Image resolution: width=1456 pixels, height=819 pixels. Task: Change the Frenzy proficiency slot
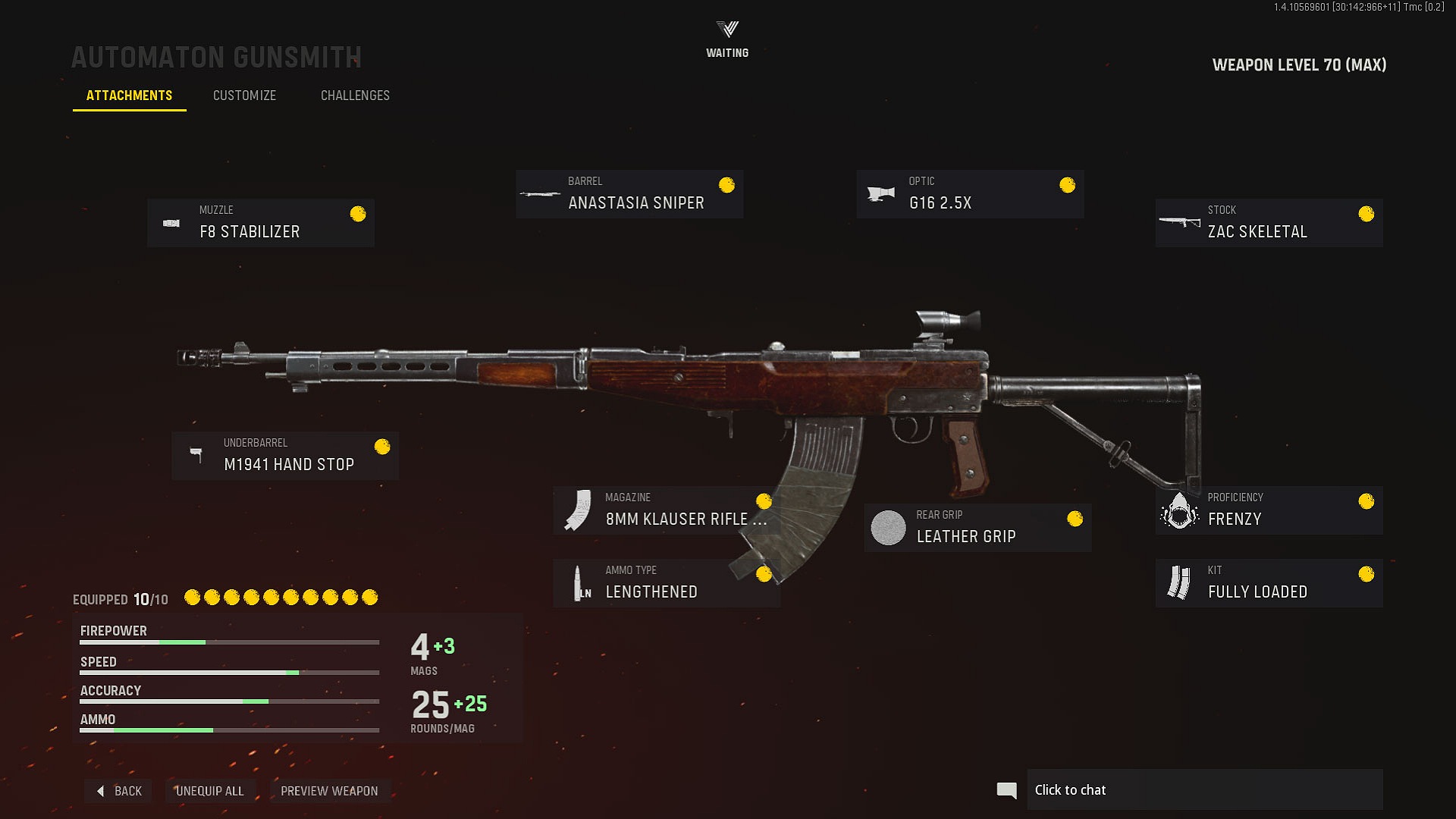pos(1269,510)
